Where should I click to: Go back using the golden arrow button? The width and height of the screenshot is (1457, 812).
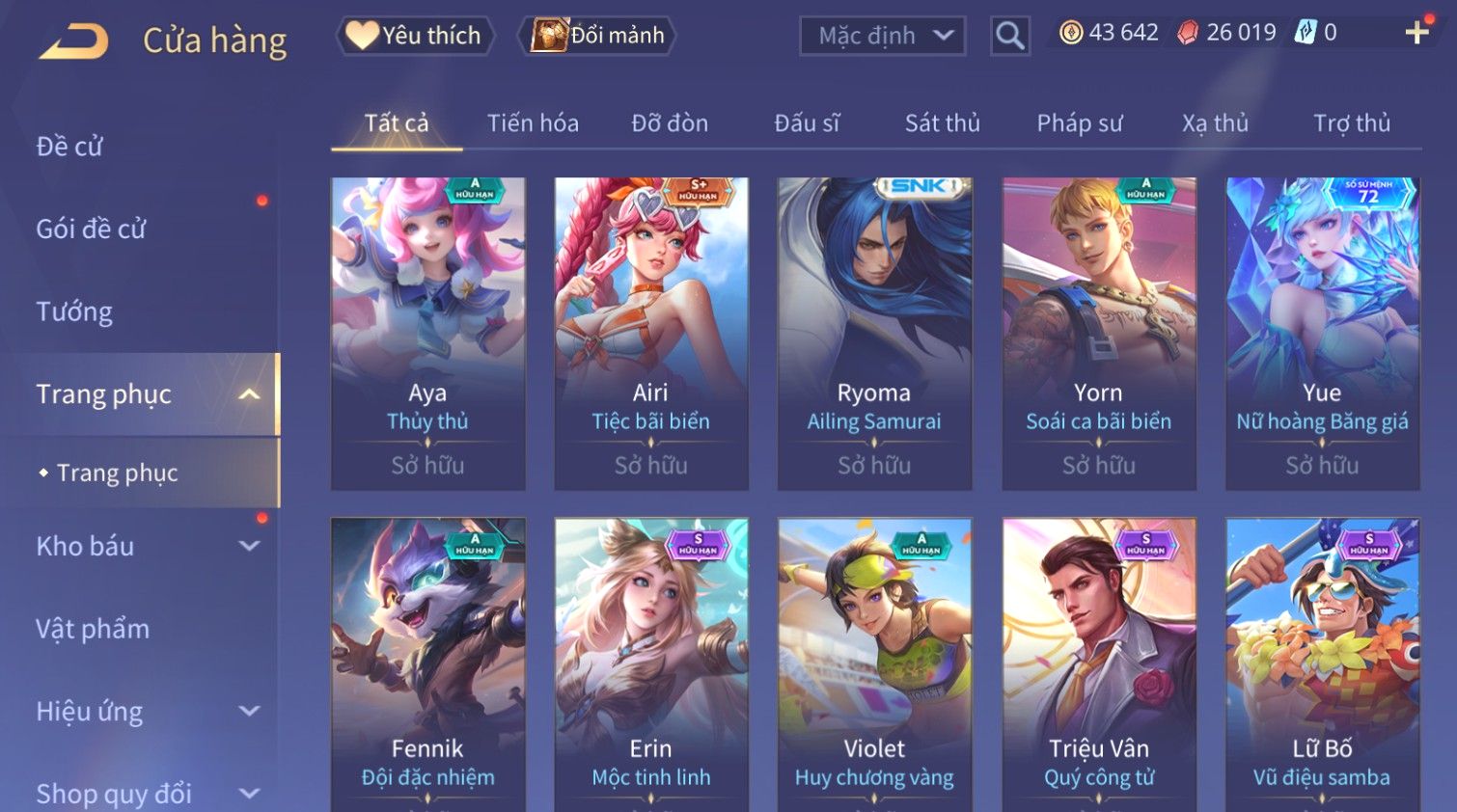[74, 41]
